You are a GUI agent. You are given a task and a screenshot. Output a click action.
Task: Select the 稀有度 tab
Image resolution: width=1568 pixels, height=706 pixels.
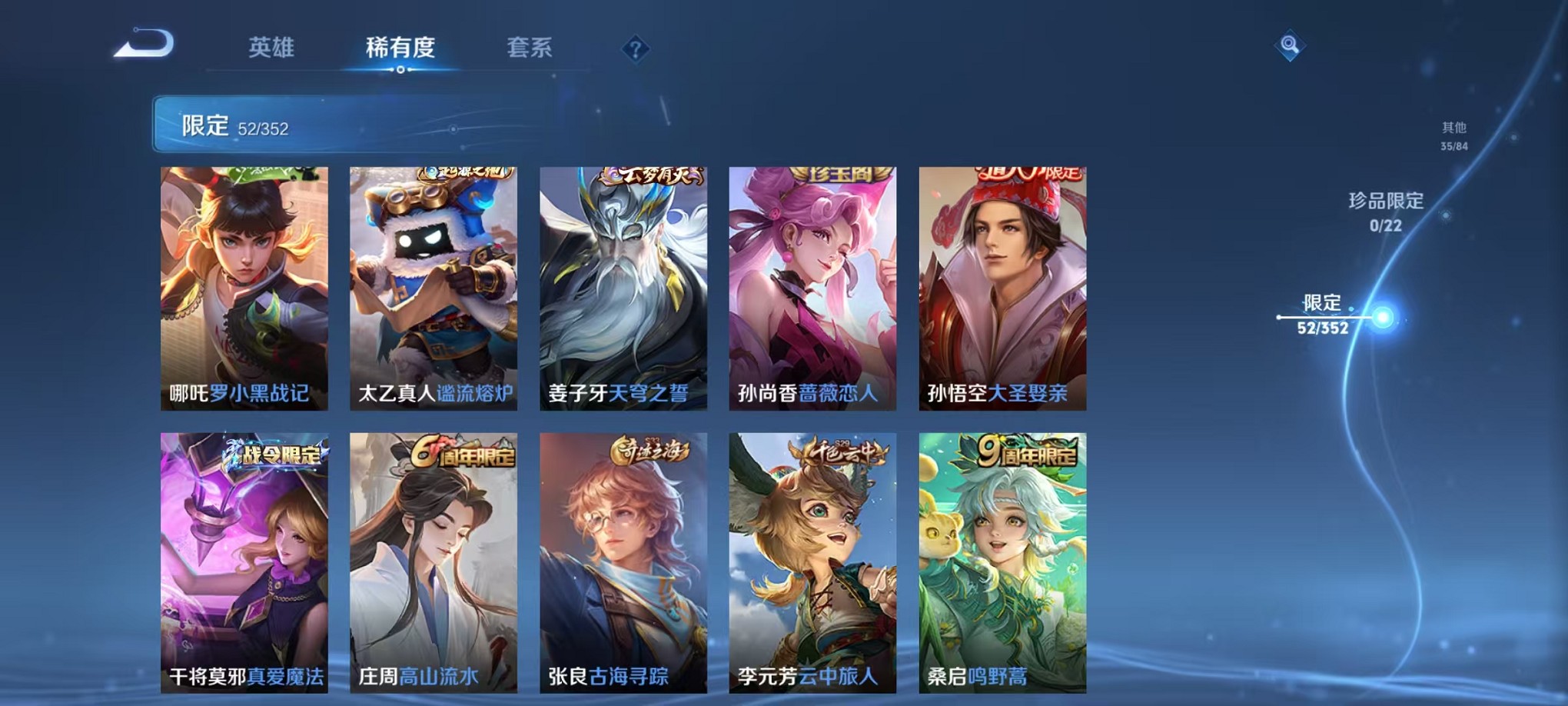pos(401,48)
